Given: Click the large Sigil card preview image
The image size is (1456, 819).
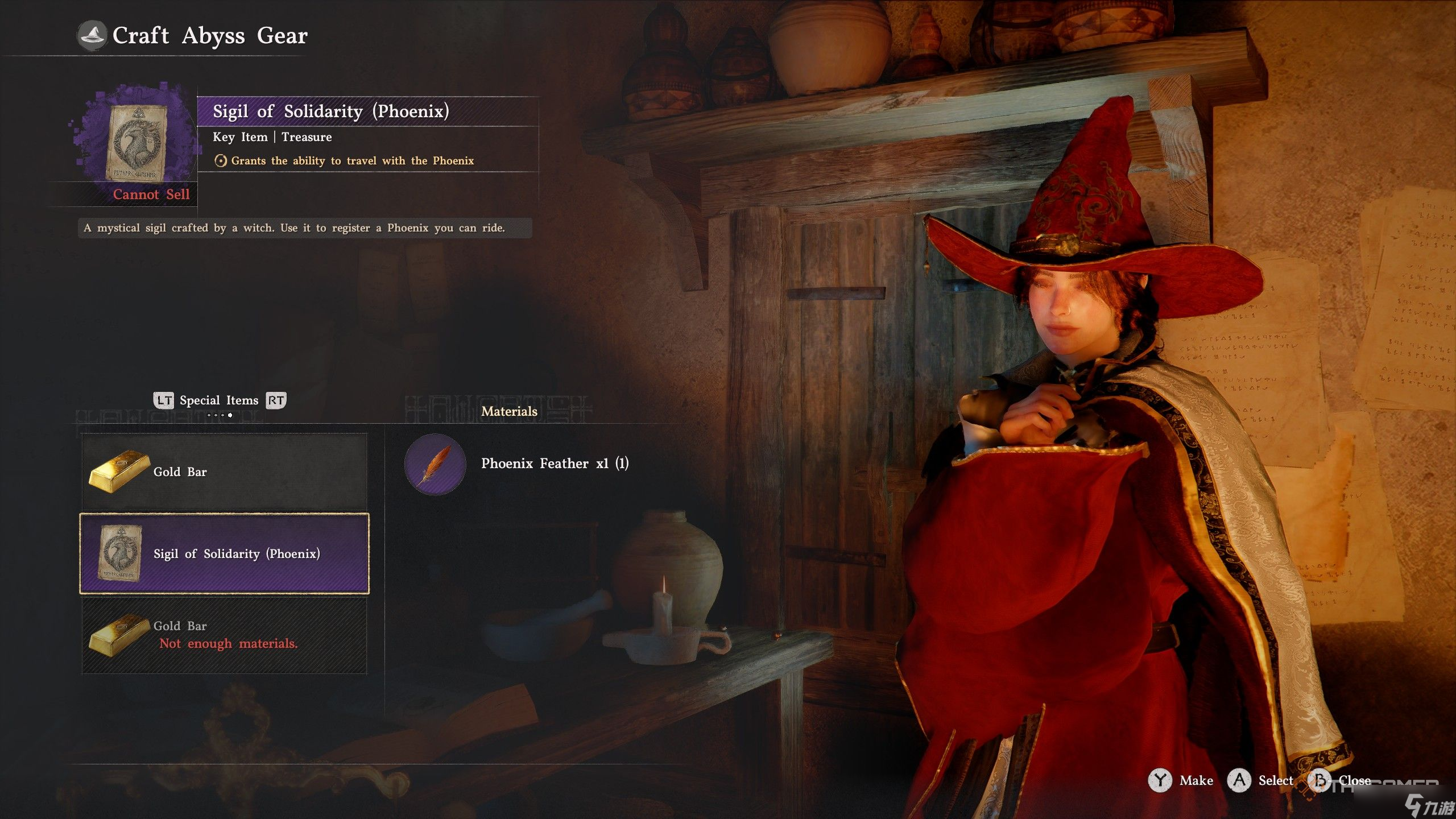Looking at the screenshot, I should 136,142.
